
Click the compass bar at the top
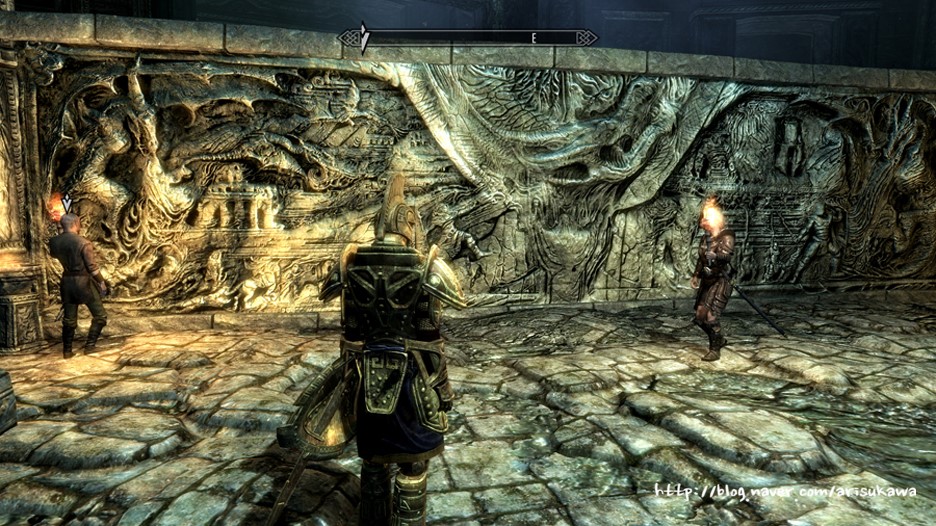pos(468,38)
